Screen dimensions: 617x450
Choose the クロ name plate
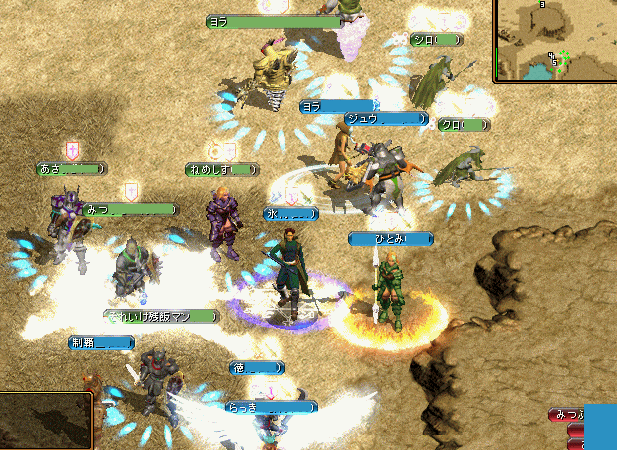click(464, 125)
